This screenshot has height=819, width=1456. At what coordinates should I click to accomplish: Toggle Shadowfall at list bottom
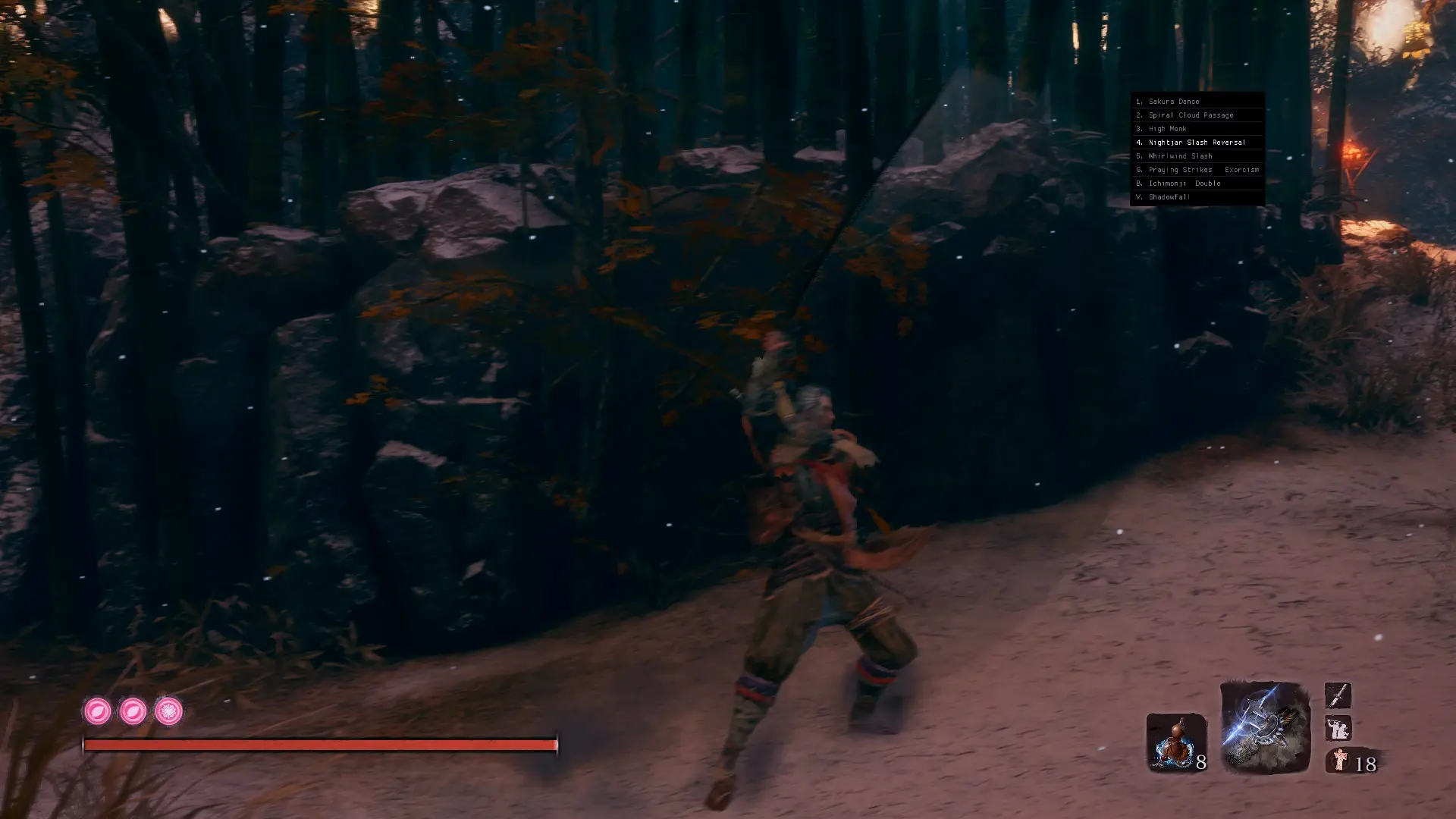[1168, 196]
